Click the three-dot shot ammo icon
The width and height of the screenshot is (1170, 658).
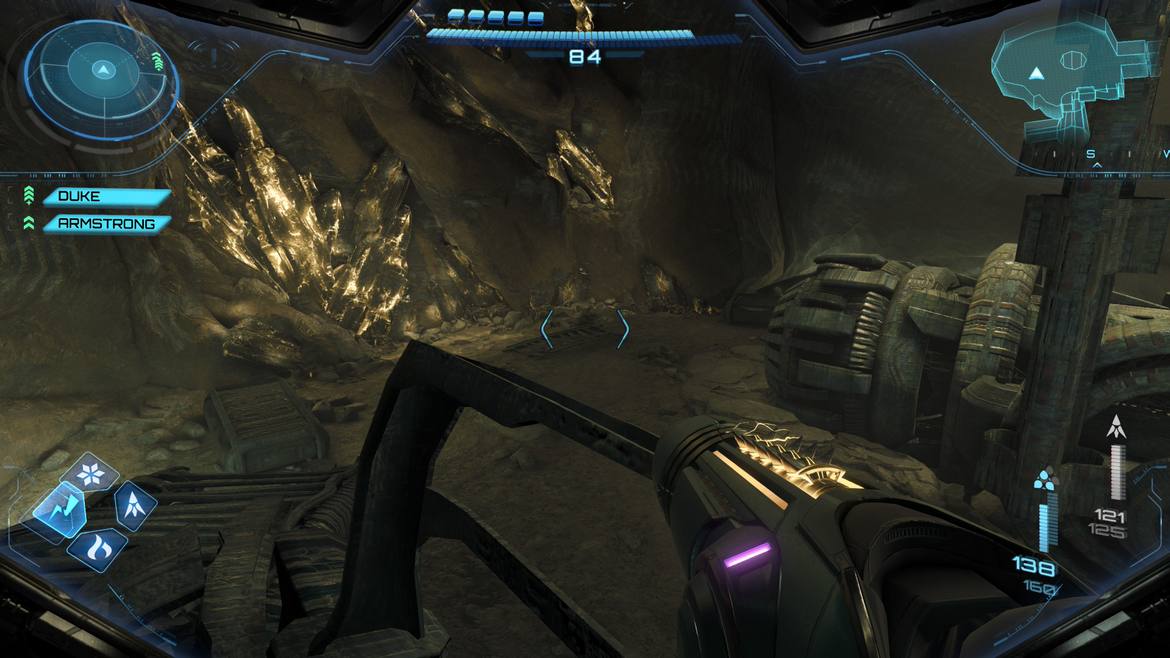[1044, 483]
